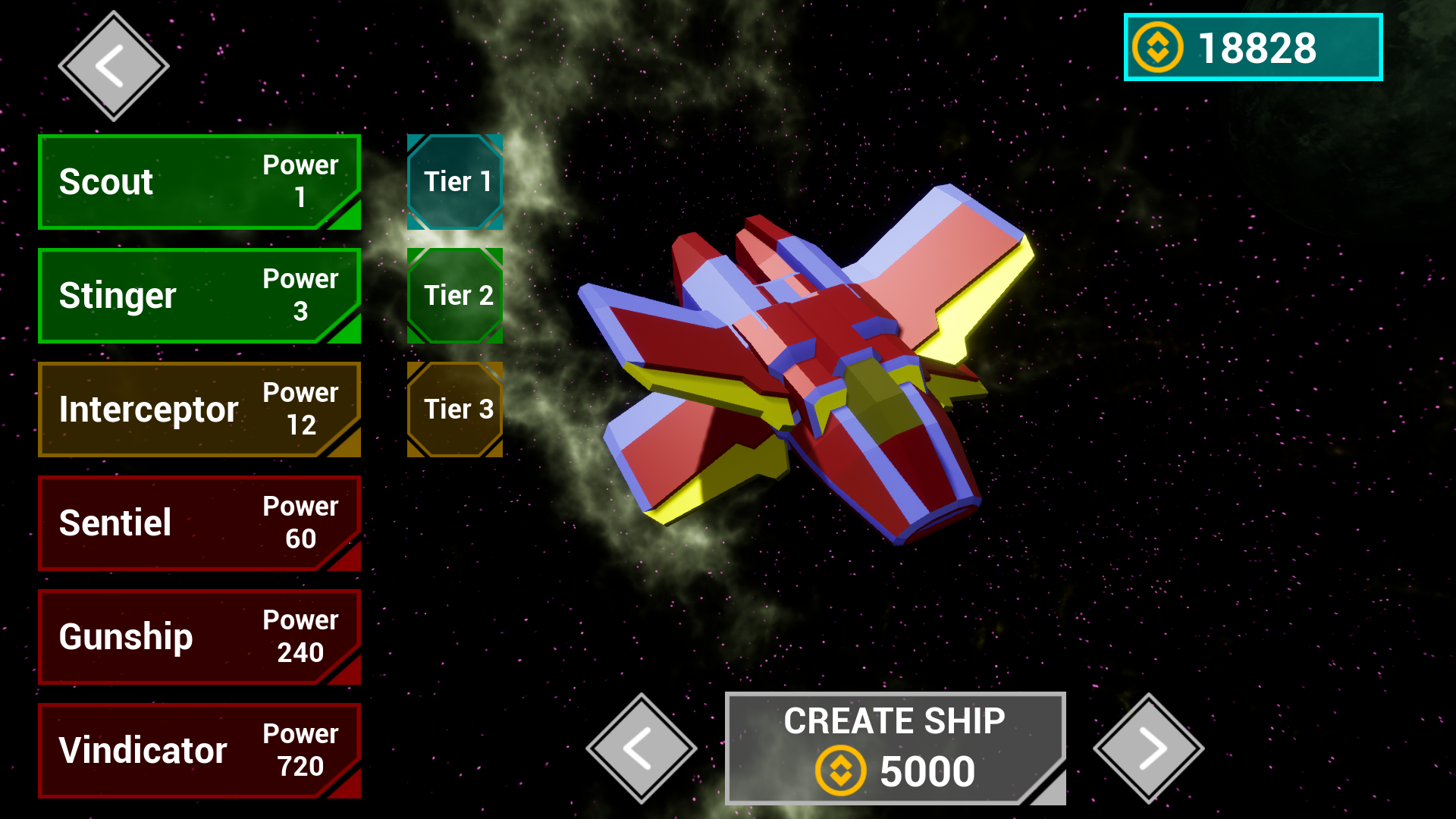This screenshot has width=1456, height=819.
Task: Switch to the Scout ship entry
Action: (199, 182)
